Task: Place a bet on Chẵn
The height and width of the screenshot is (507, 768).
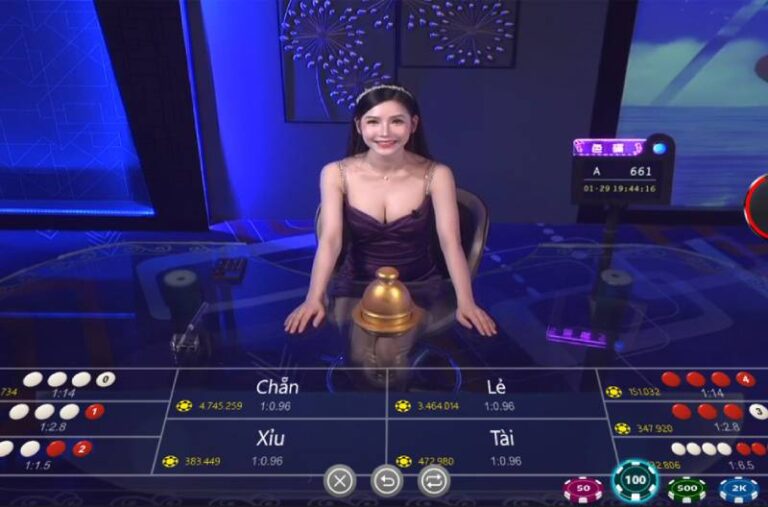Action: tap(277, 393)
